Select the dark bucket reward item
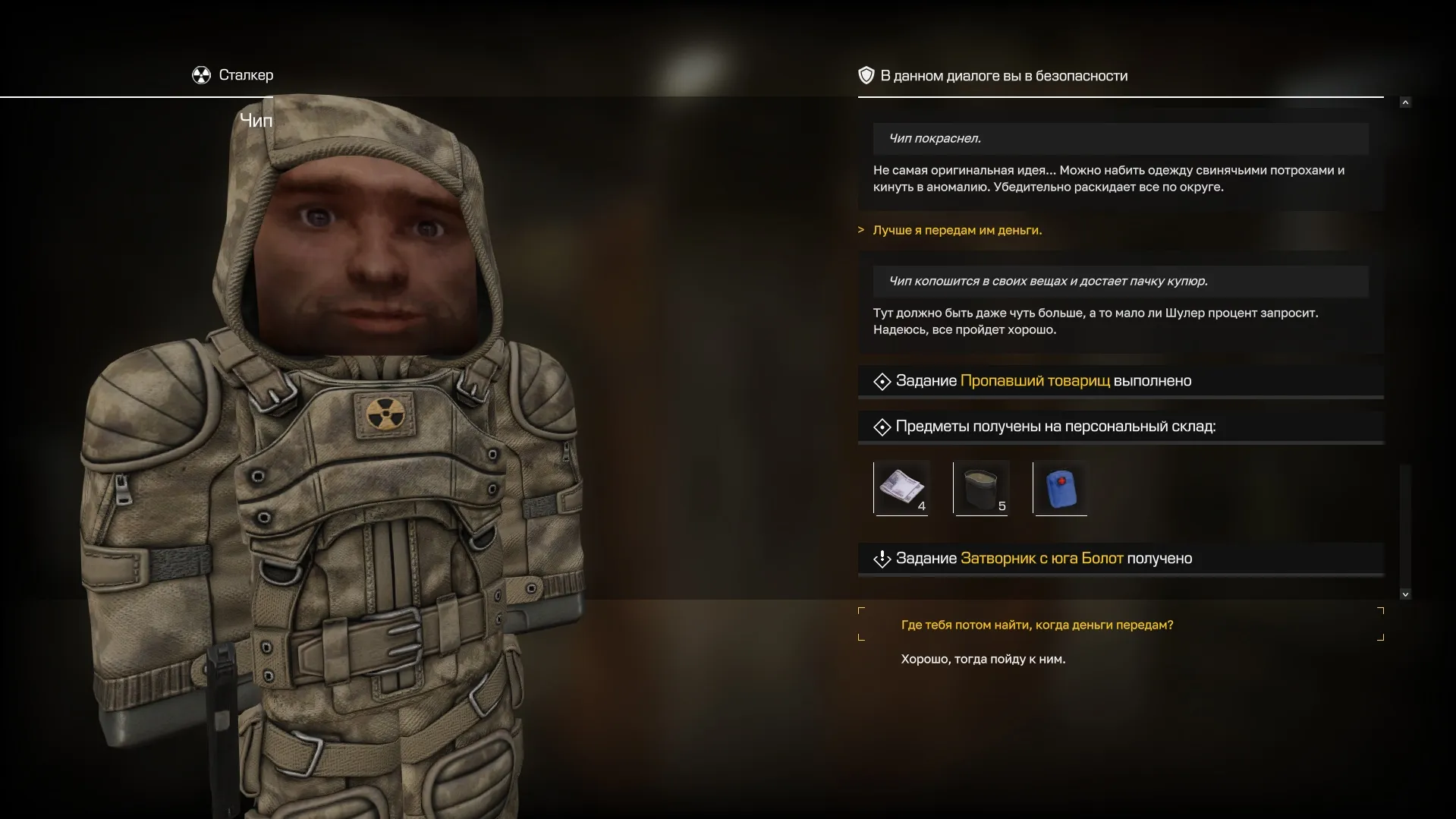The height and width of the screenshot is (819, 1456). click(981, 487)
